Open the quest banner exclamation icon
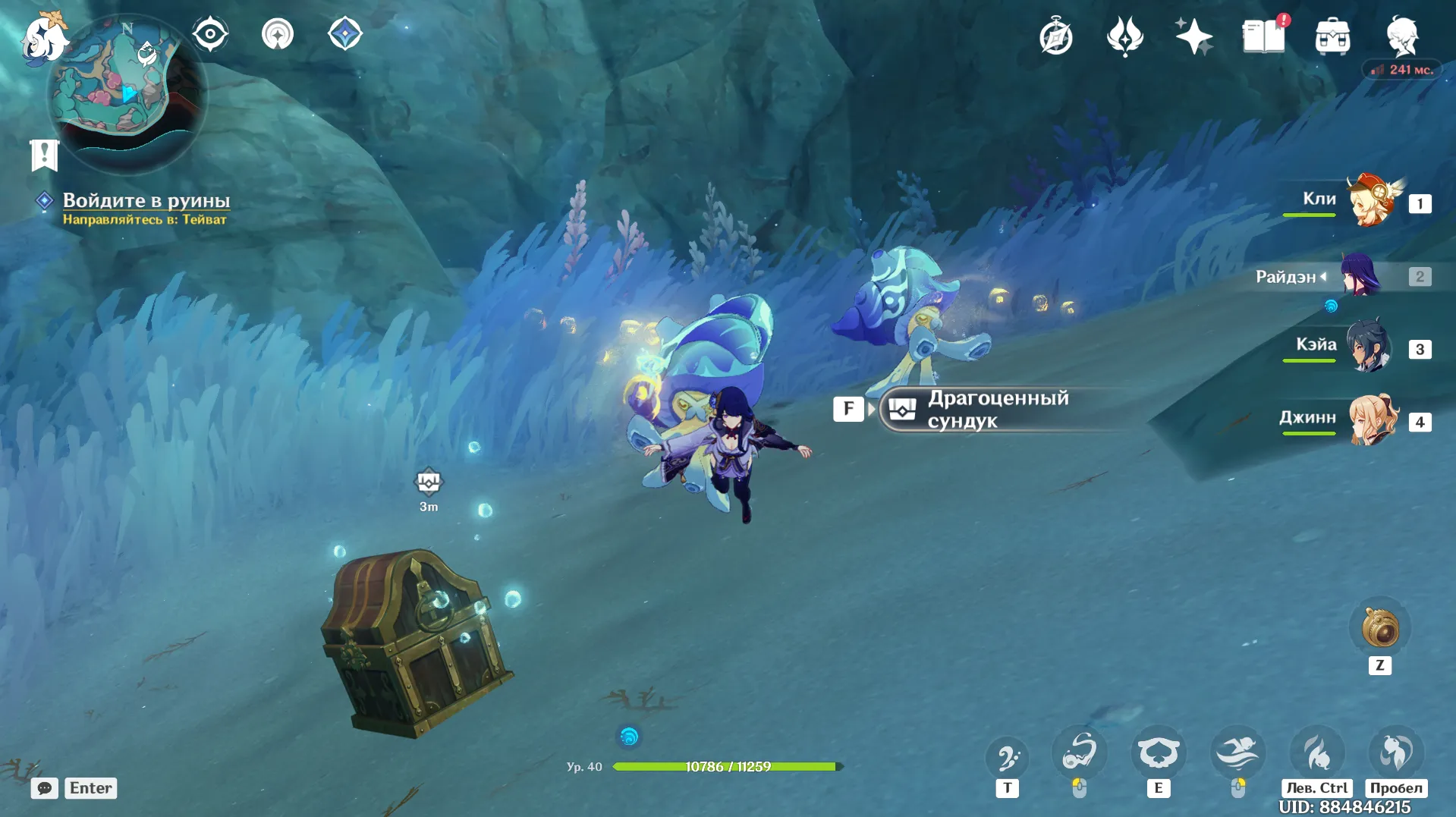Viewport: 1456px width, 817px height. pos(44,155)
